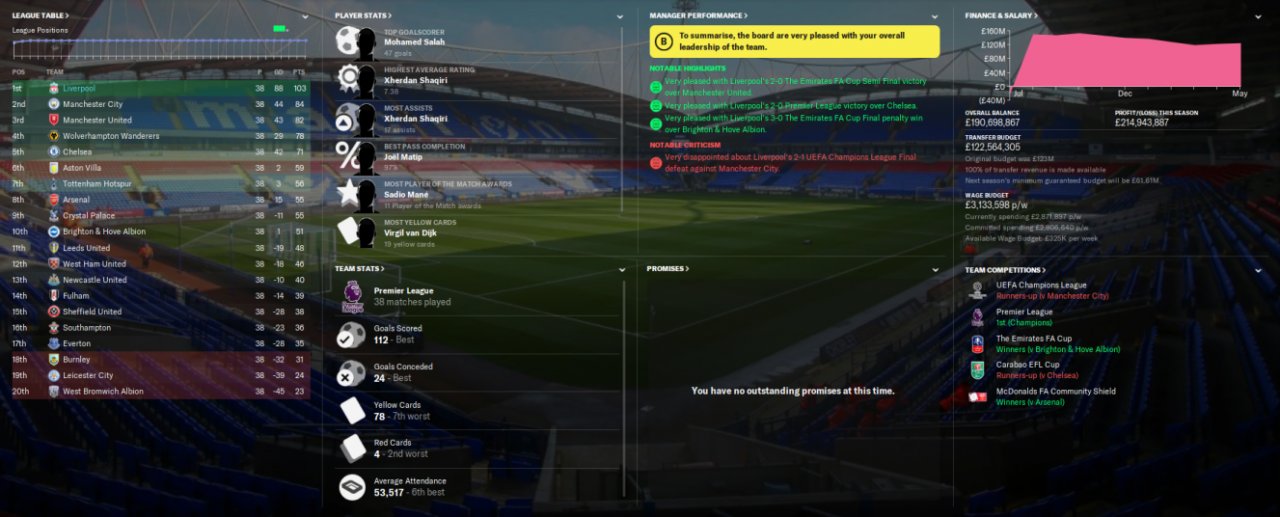1280x517 pixels.
Task: Open the Team Stats section header
Action: point(360,269)
